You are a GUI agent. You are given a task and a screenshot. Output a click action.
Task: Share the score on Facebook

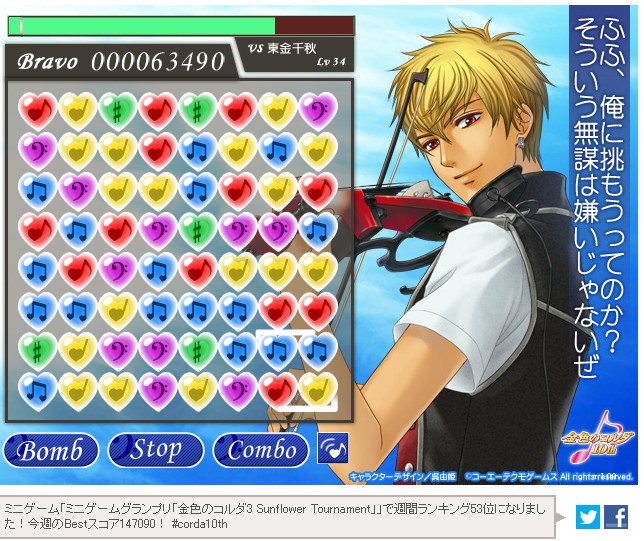pos(617,517)
